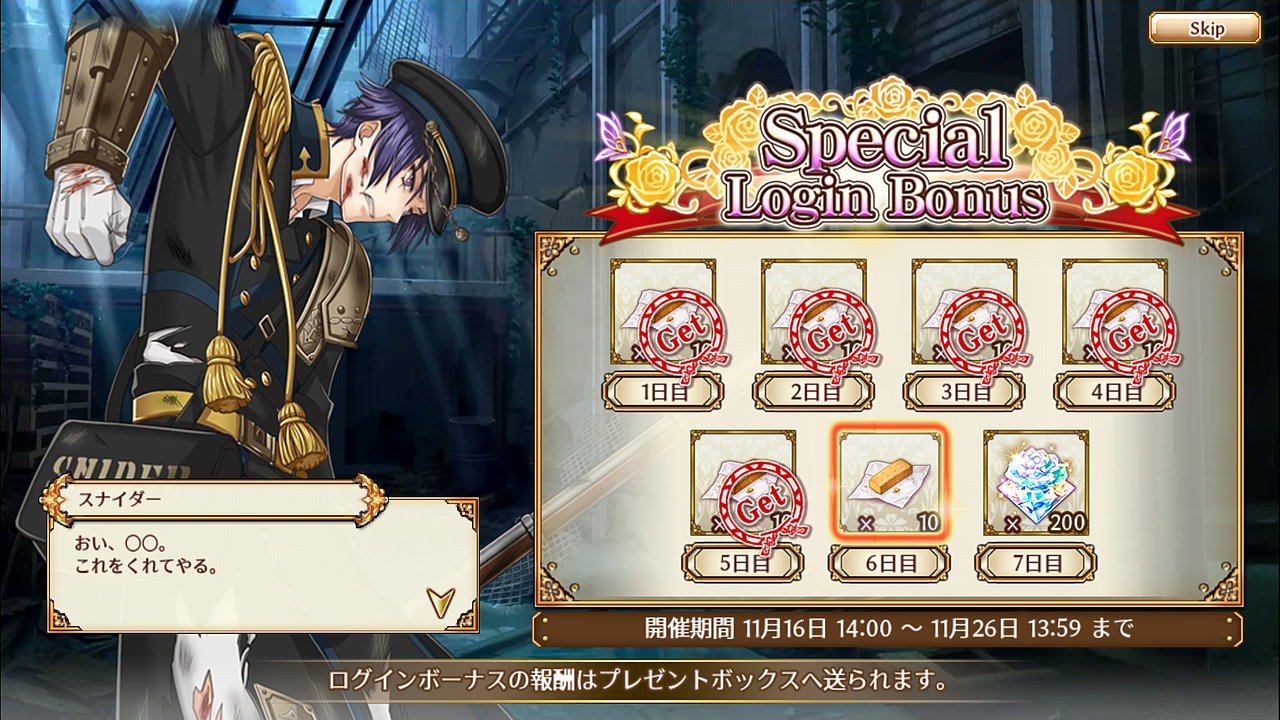Viewport: 1280px width, 720px height.
Task: Advance the dialogue with the arrow
Action: click(439, 600)
